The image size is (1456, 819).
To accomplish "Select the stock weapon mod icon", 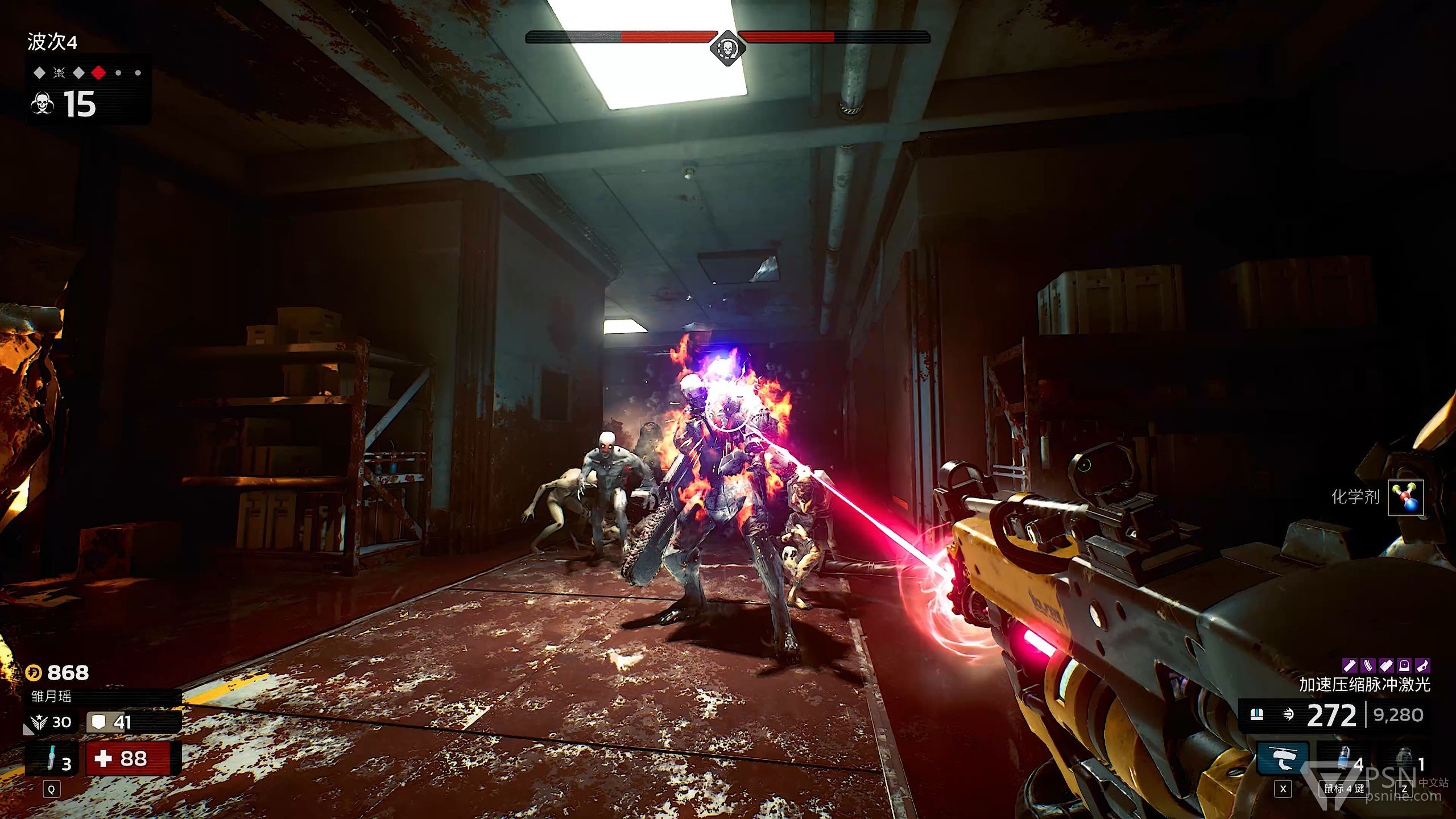I will point(1422,665).
